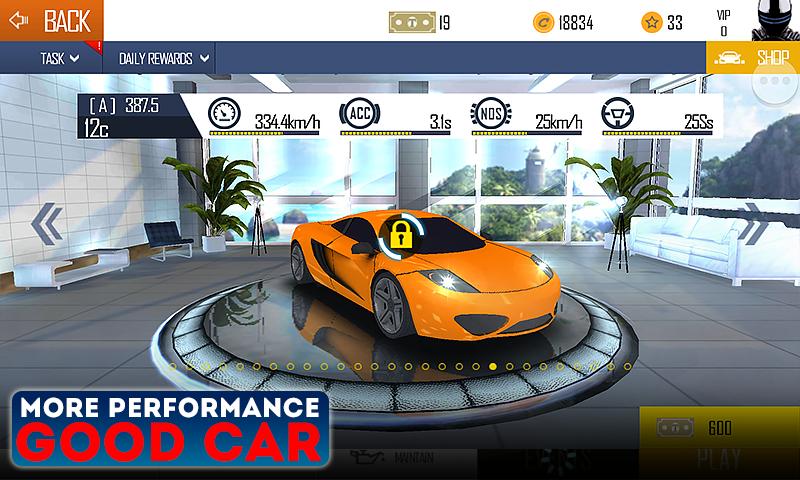Screen dimensions: 800x480
Task: Tap the green cash banknote icon
Action: click(409, 21)
